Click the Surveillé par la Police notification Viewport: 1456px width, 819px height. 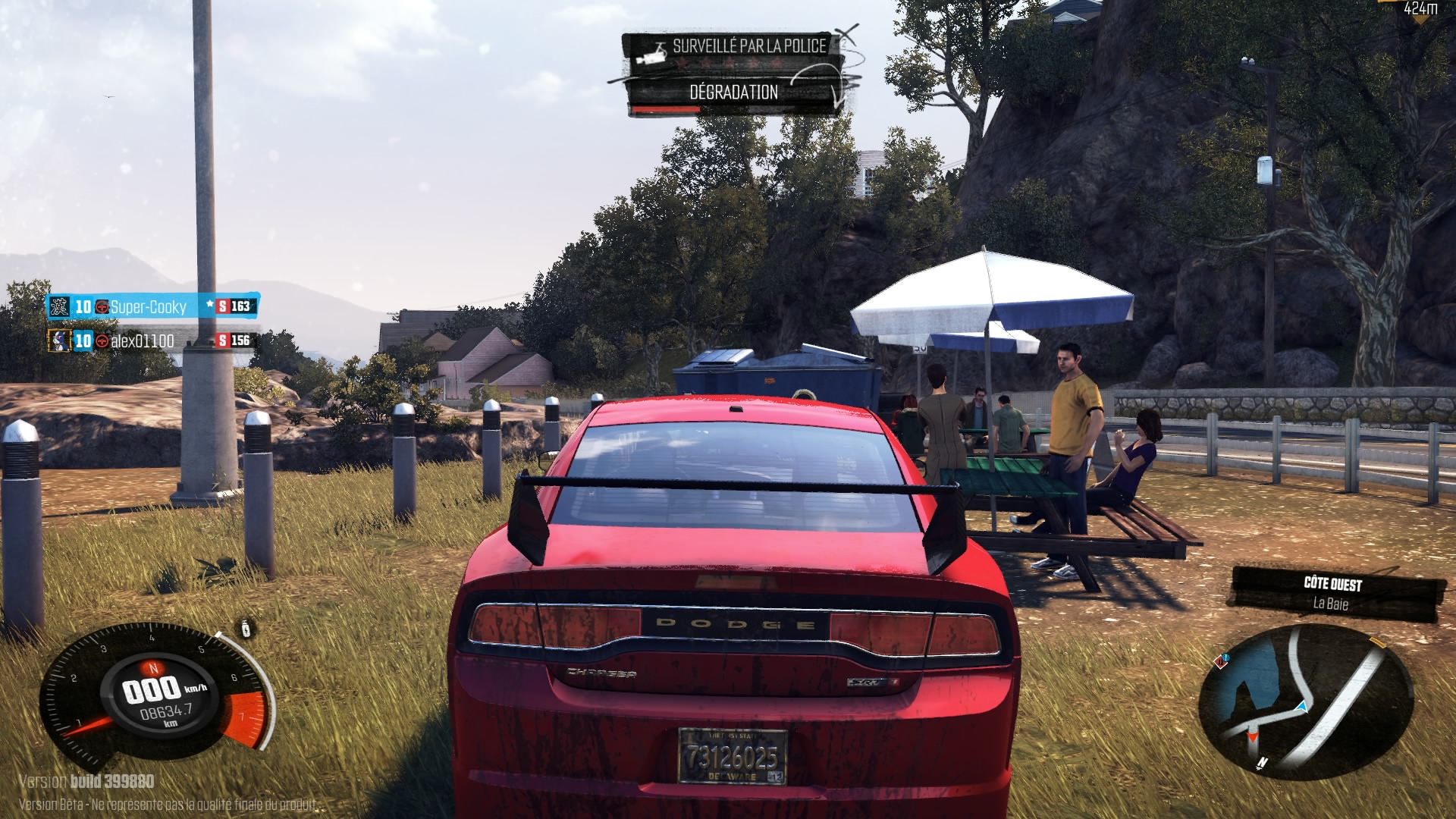[x=733, y=47]
